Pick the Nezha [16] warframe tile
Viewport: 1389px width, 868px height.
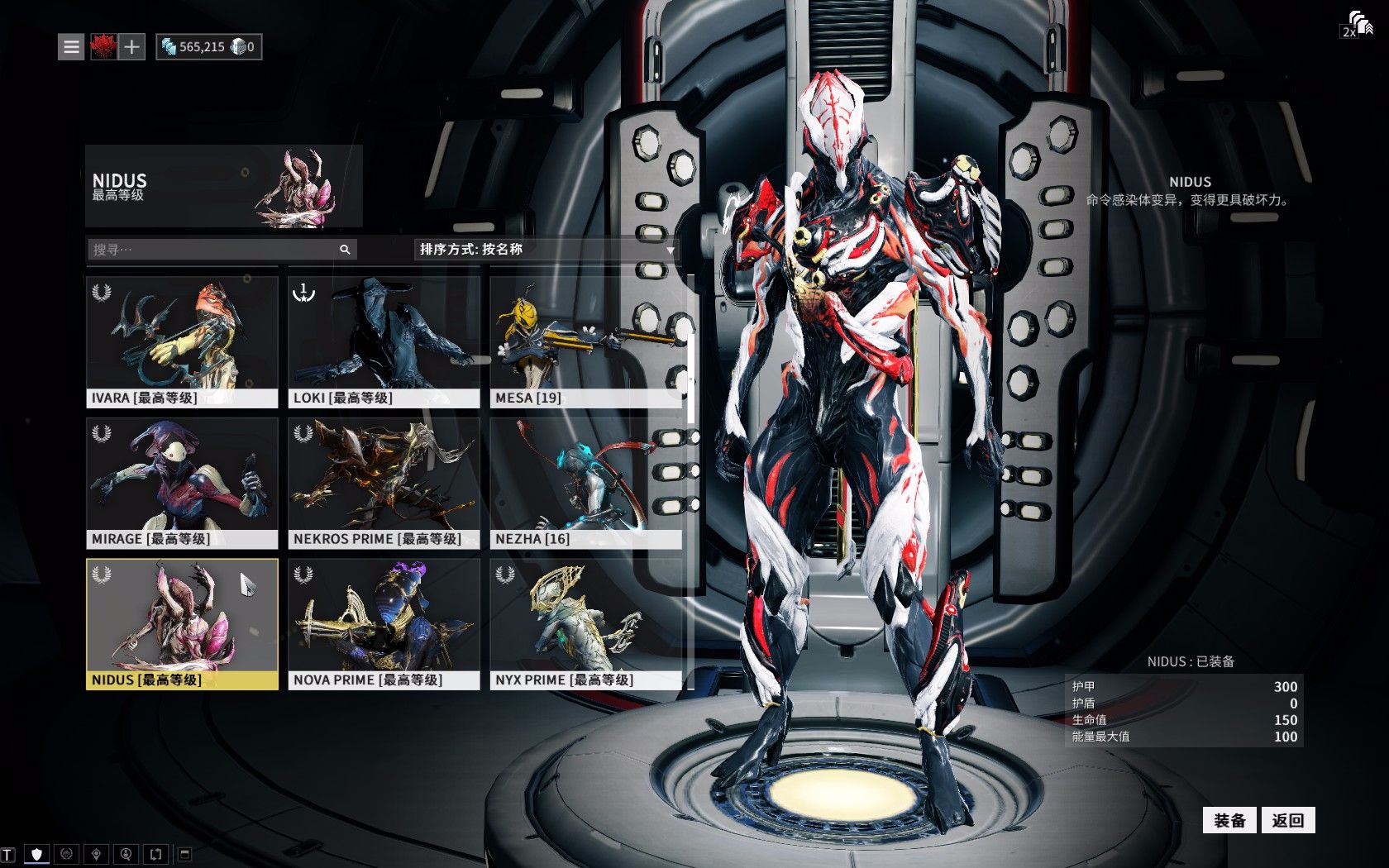click(585, 483)
